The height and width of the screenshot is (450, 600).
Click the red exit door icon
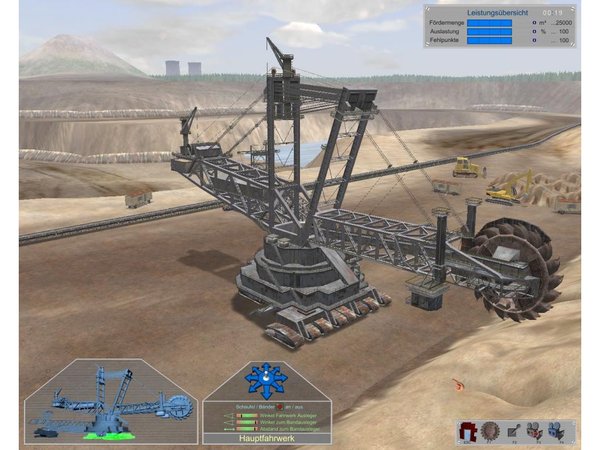click(467, 430)
